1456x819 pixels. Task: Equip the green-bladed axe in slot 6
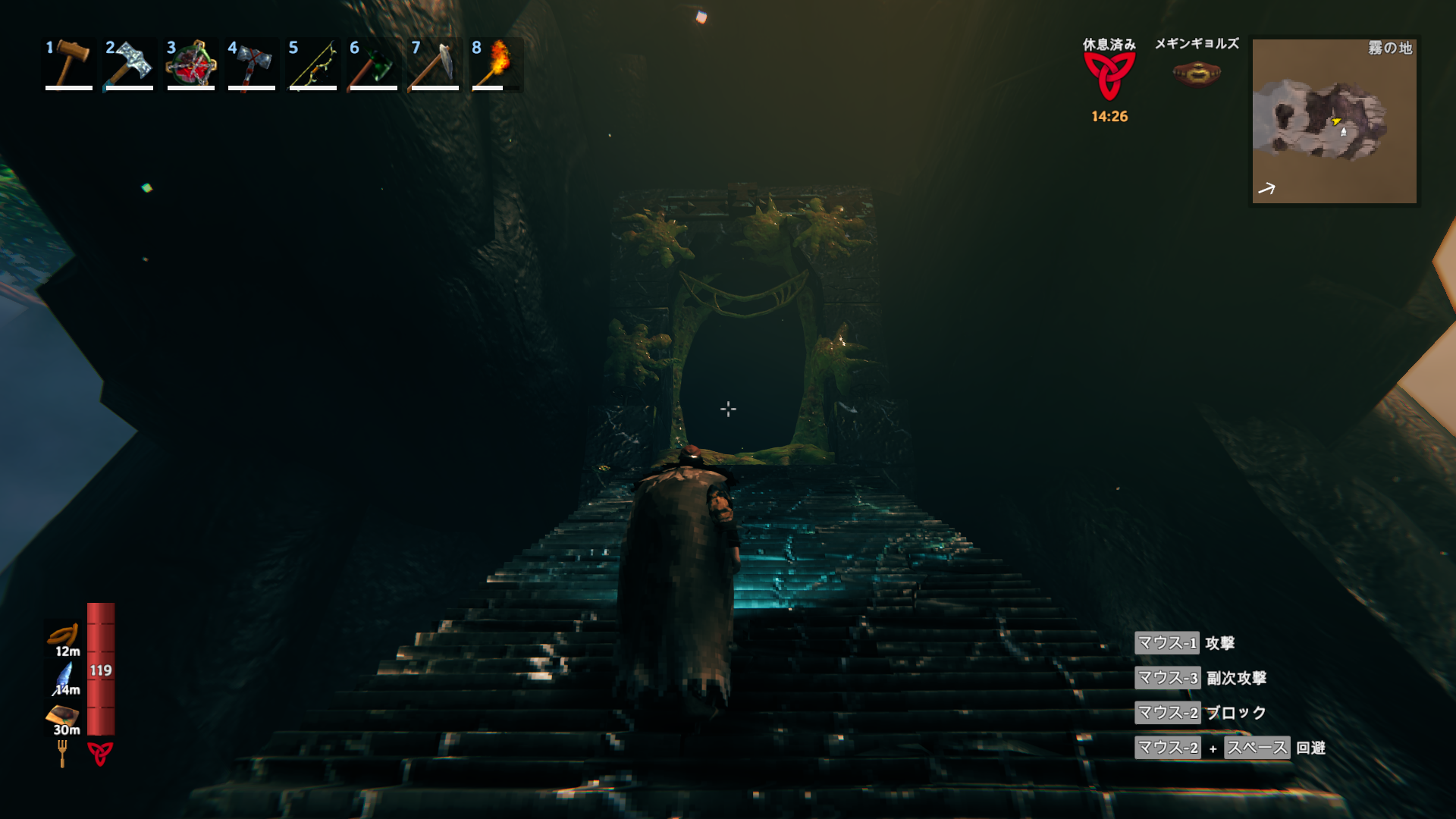click(x=374, y=64)
